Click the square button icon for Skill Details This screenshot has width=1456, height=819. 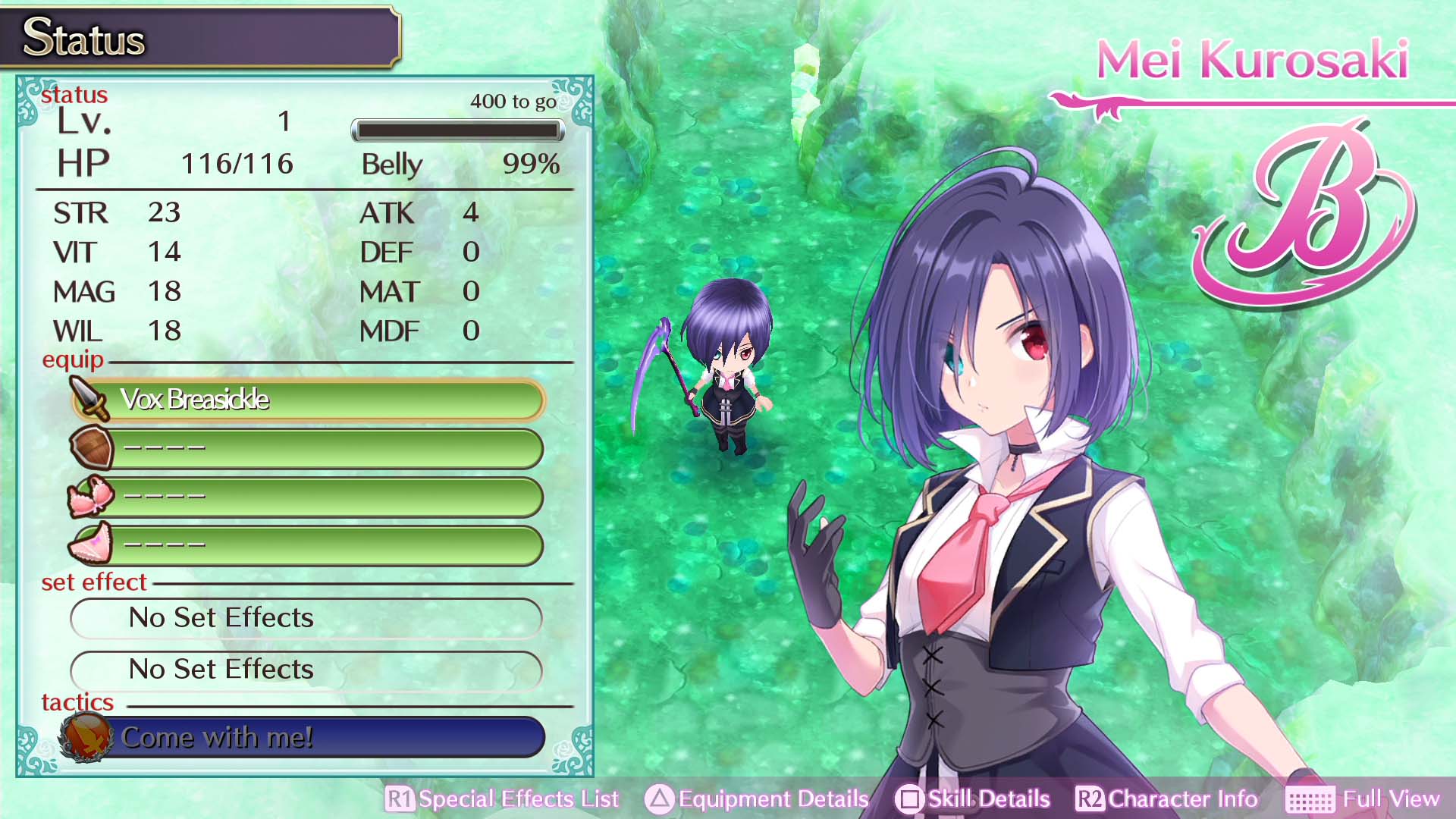[x=905, y=799]
